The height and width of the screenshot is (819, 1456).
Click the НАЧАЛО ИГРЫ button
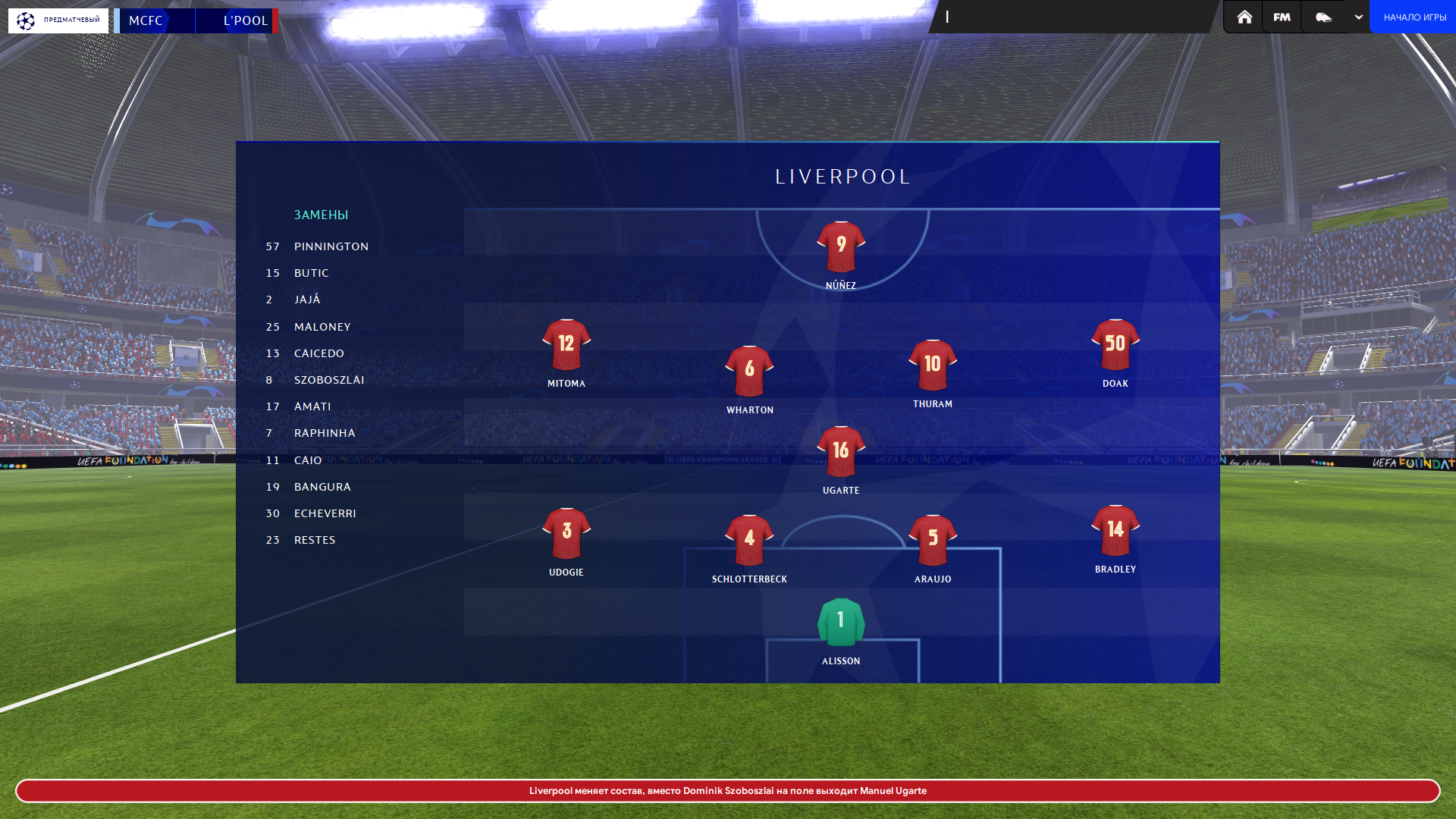(x=1414, y=17)
